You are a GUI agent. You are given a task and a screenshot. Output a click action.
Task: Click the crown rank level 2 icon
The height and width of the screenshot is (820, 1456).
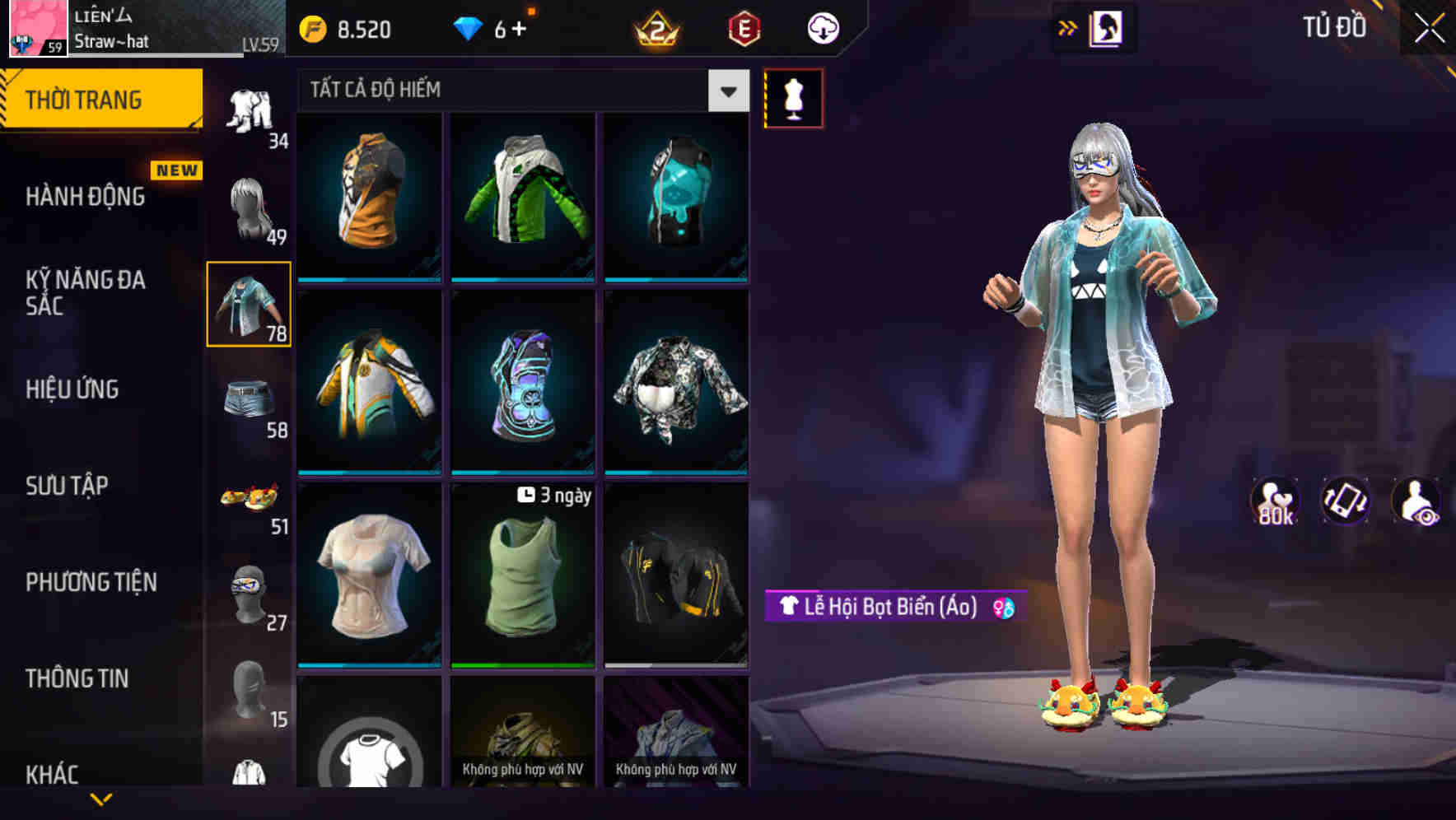click(x=655, y=29)
